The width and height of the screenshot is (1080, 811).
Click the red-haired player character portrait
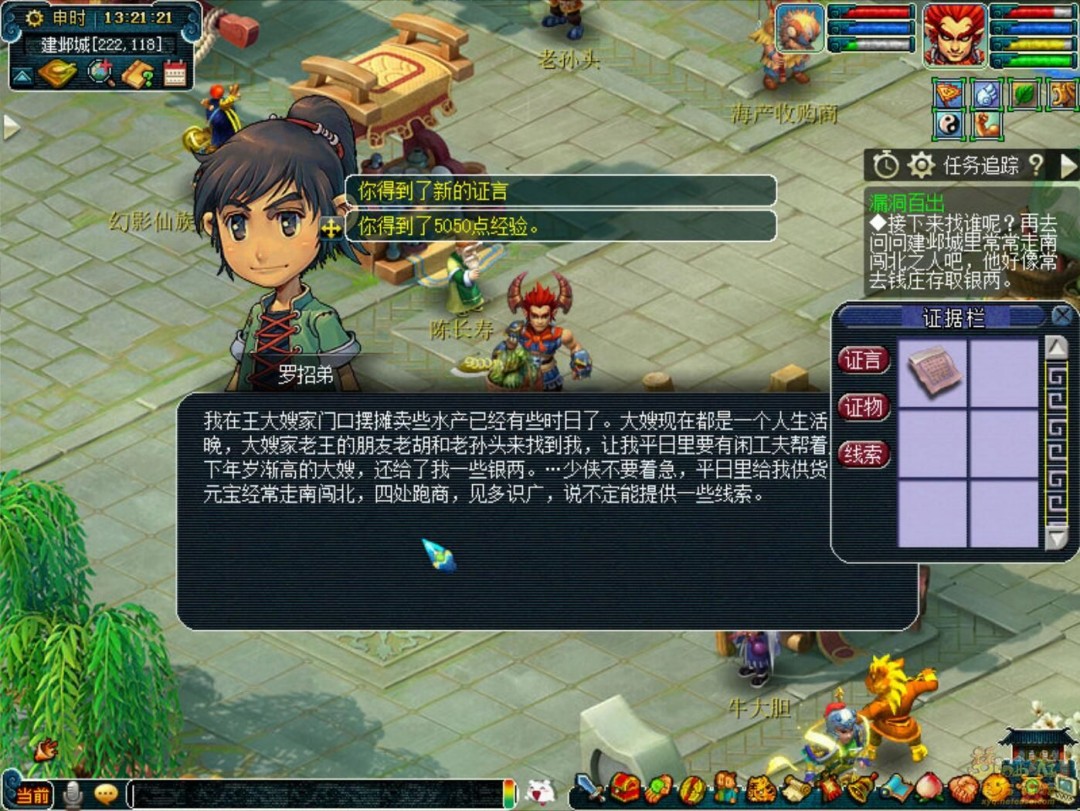[x=953, y=35]
